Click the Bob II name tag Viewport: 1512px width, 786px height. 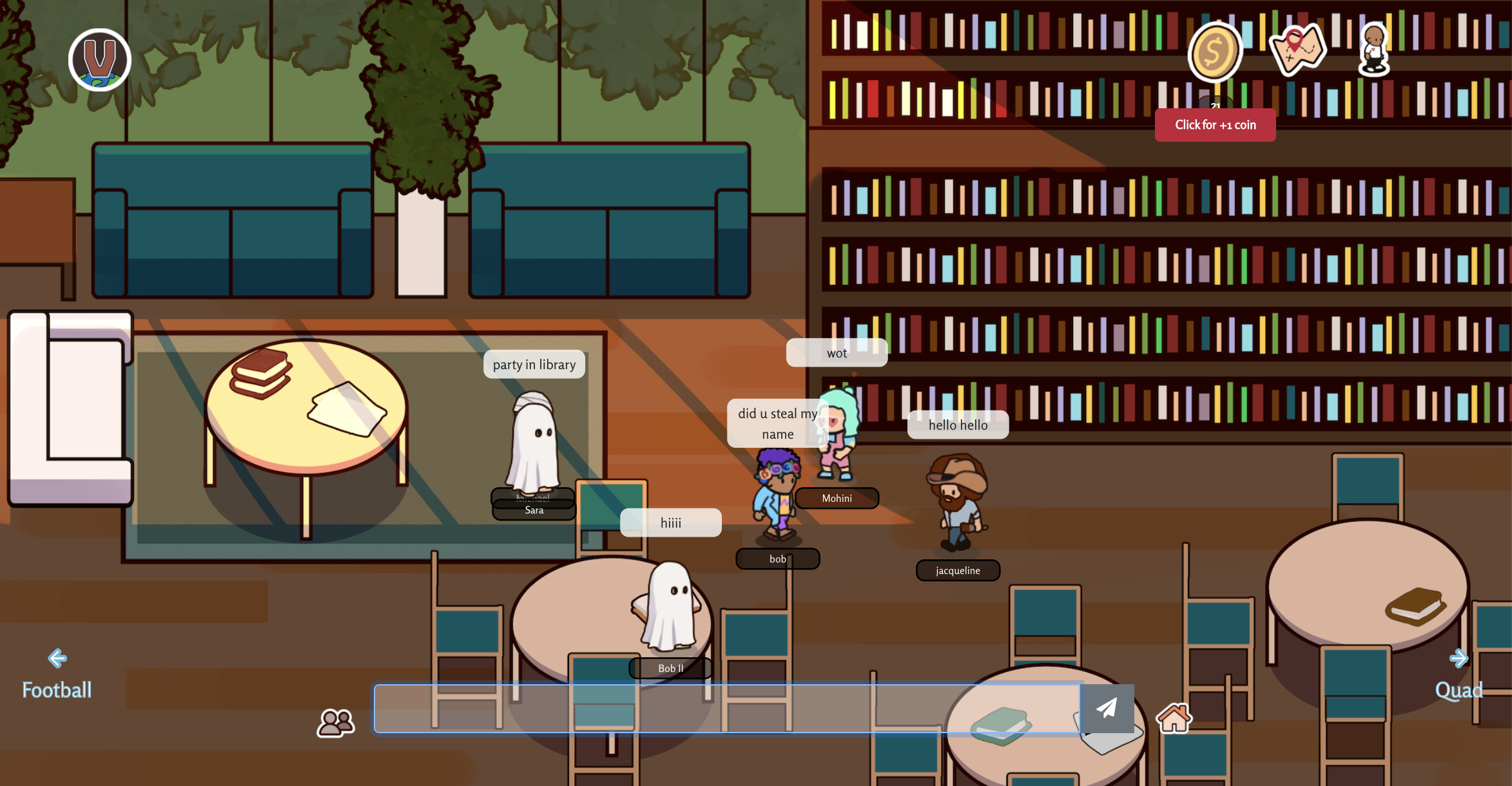pyautogui.click(x=670, y=668)
